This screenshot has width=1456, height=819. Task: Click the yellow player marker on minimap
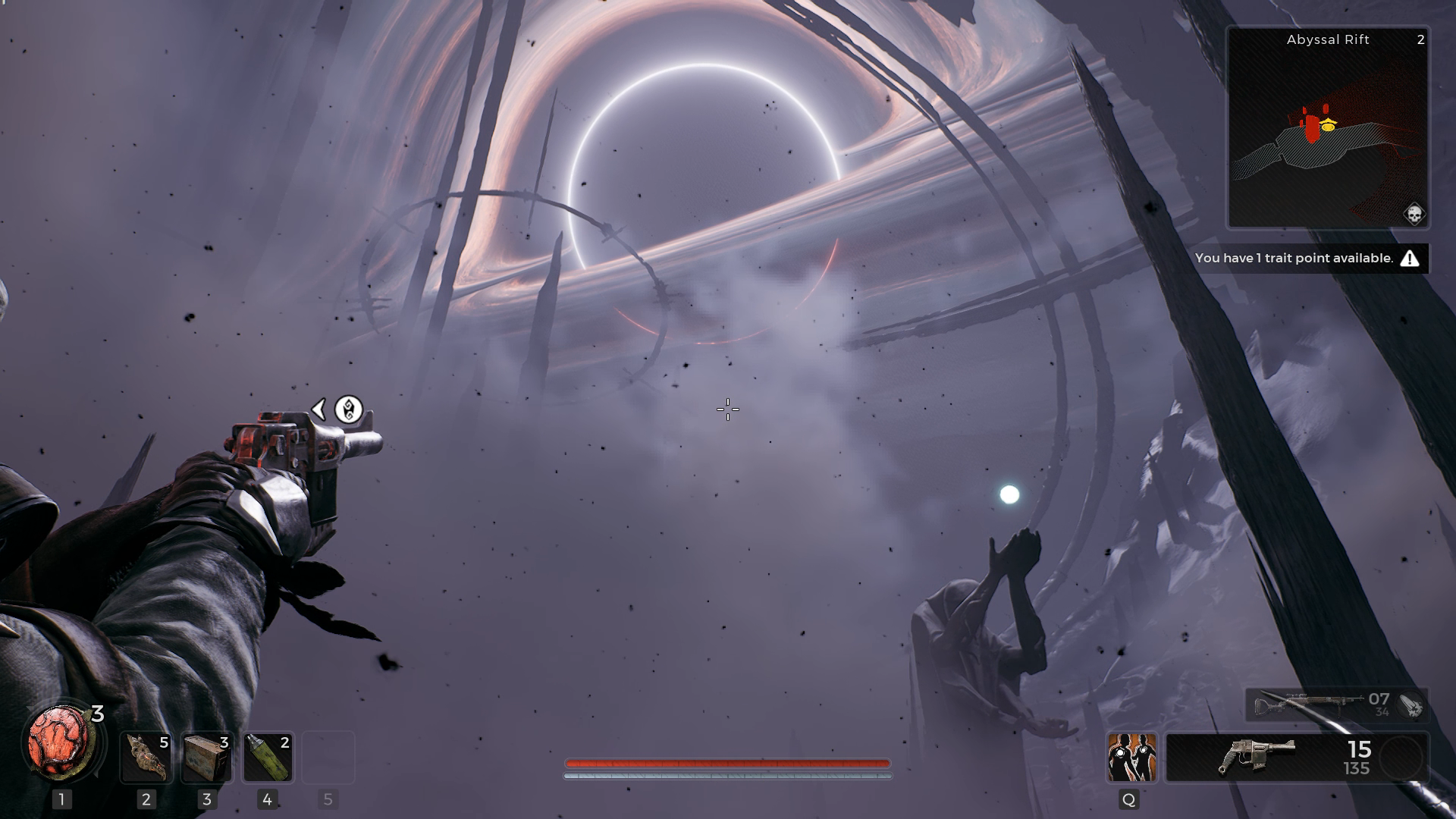click(1328, 127)
